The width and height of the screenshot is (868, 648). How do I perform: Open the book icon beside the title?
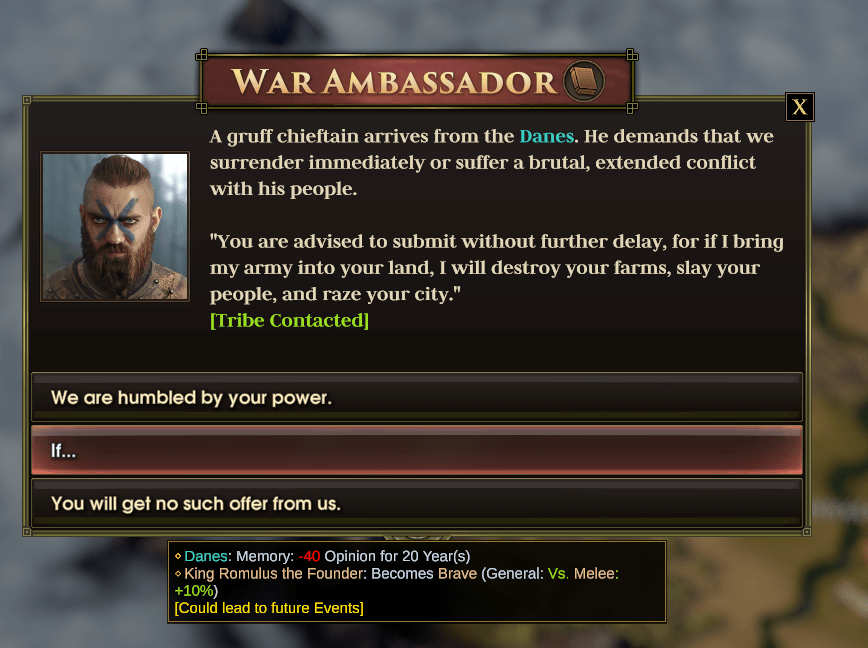pyautogui.click(x=584, y=81)
